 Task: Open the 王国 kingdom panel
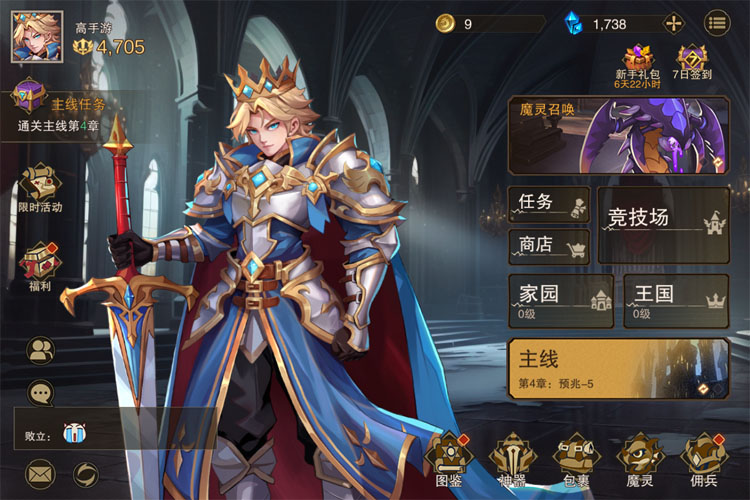coord(677,300)
